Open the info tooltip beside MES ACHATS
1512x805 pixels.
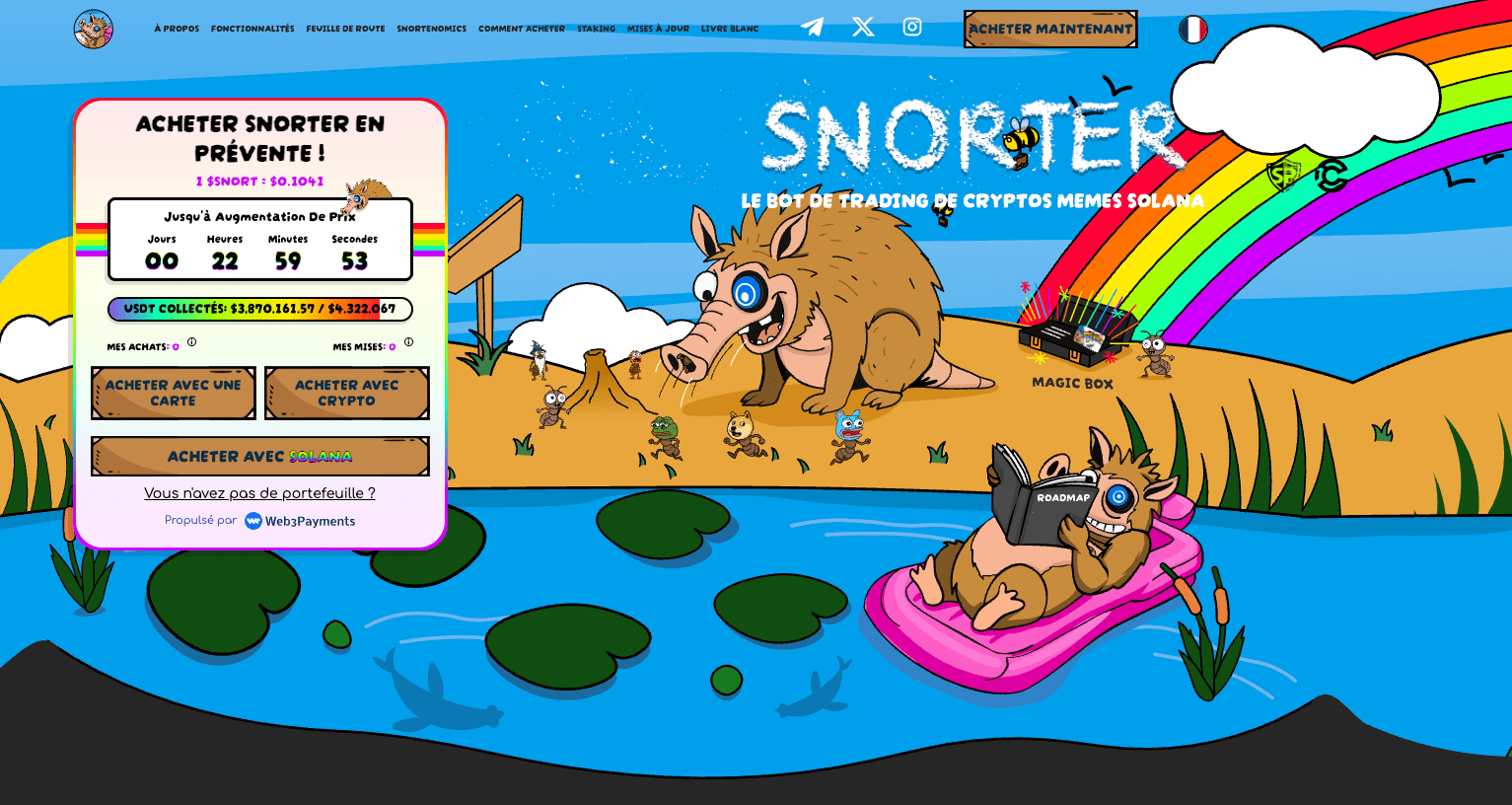192,343
